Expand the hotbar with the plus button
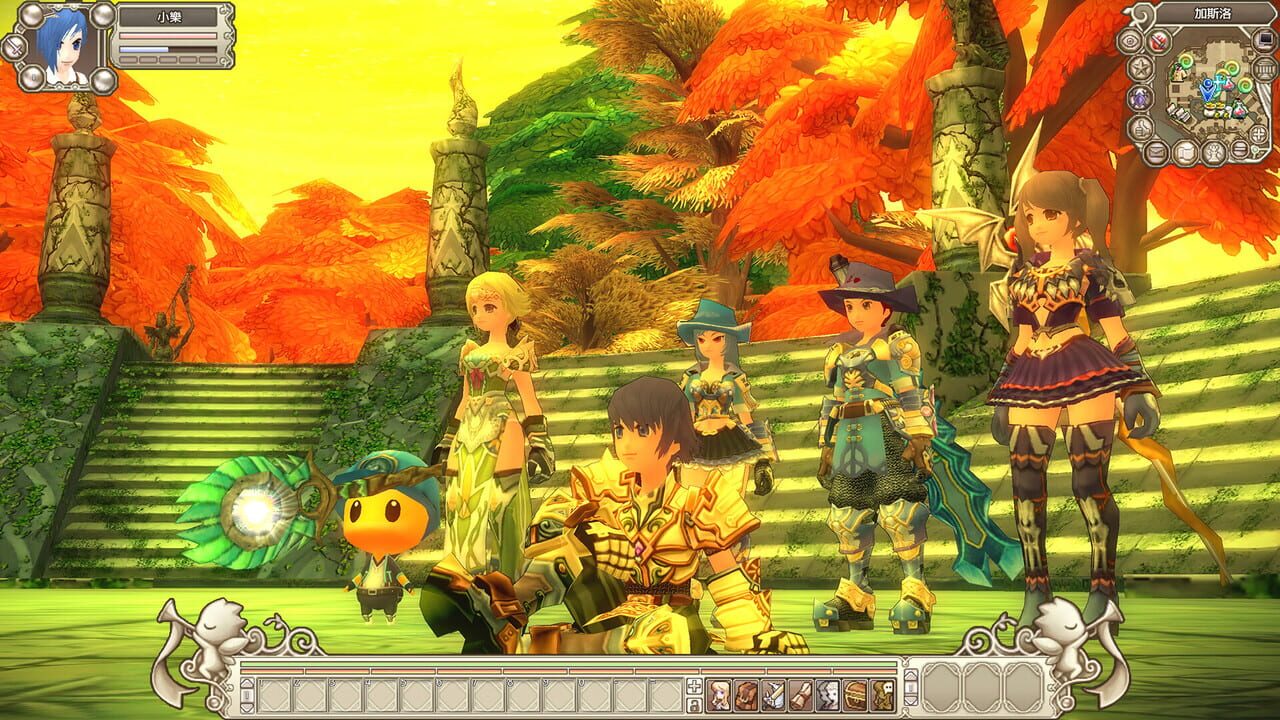This screenshot has height=720, width=1280. (692, 684)
